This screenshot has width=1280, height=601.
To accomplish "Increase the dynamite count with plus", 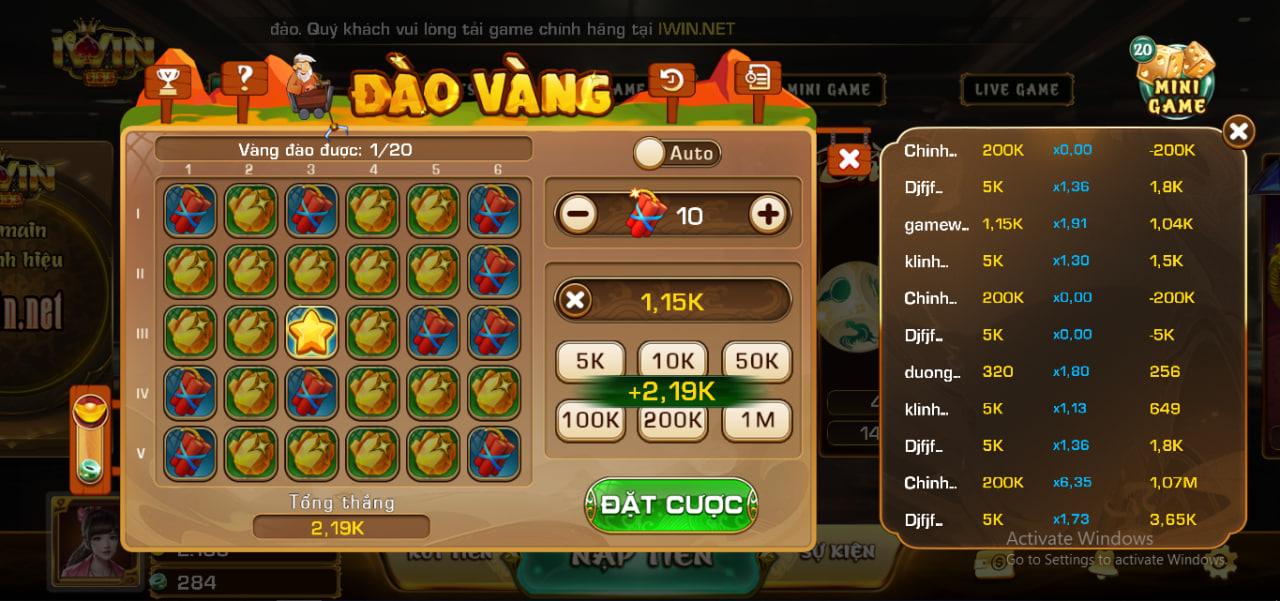I will (x=768, y=214).
